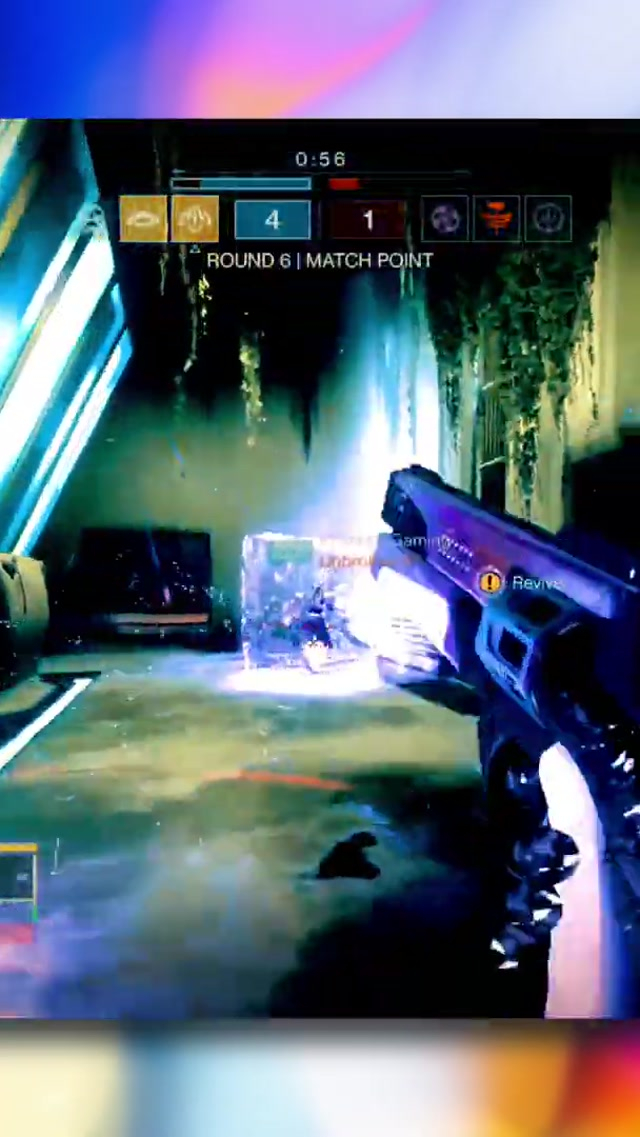This screenshot has height=1137, width=640.
Task: Click the yellow exclamation Revive marker
Action: click(x=490, y=581)
